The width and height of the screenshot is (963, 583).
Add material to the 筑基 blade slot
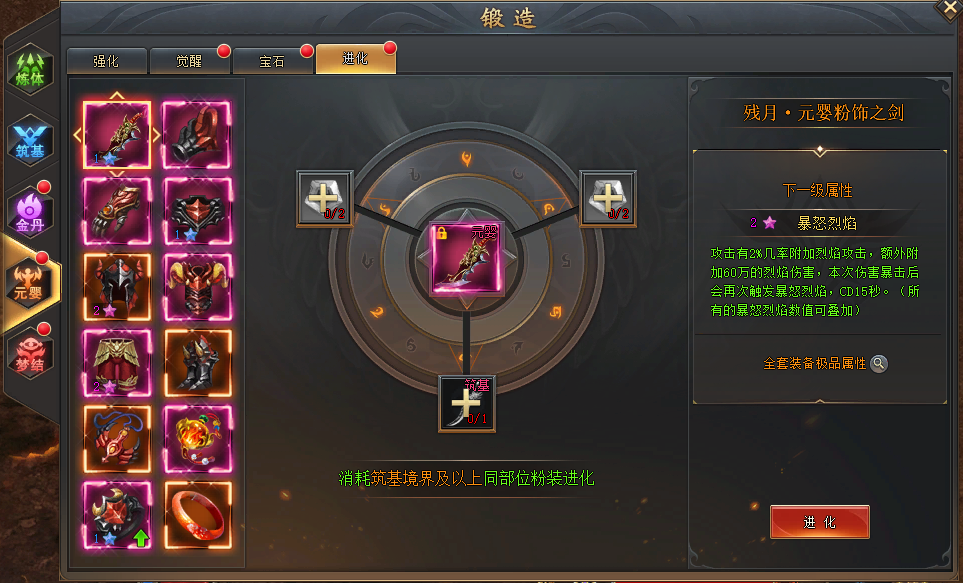click(x=467, y=403)
